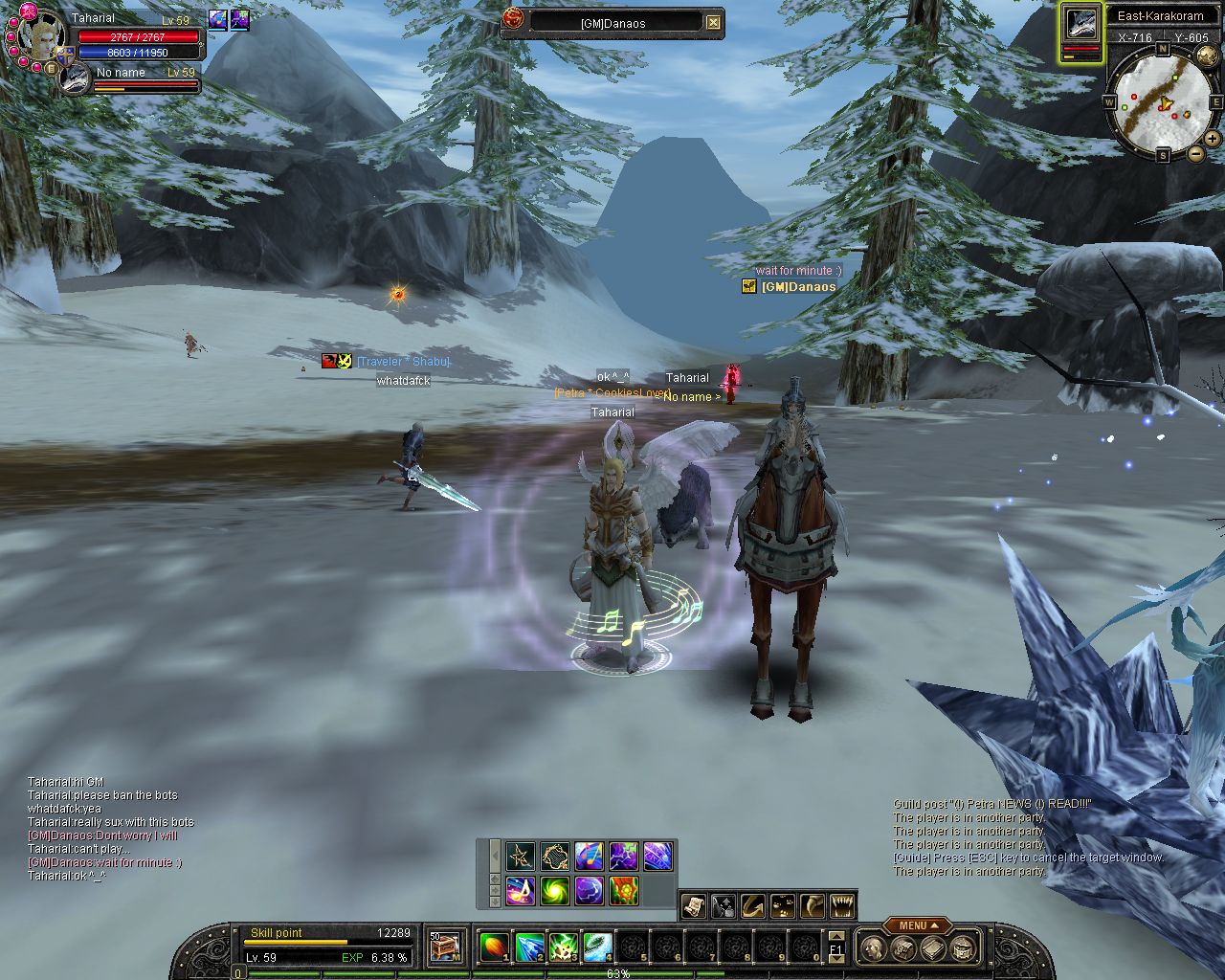Activate the green burst skill in slot 3
The image size is (1225, 980).
tap(563, 947)
